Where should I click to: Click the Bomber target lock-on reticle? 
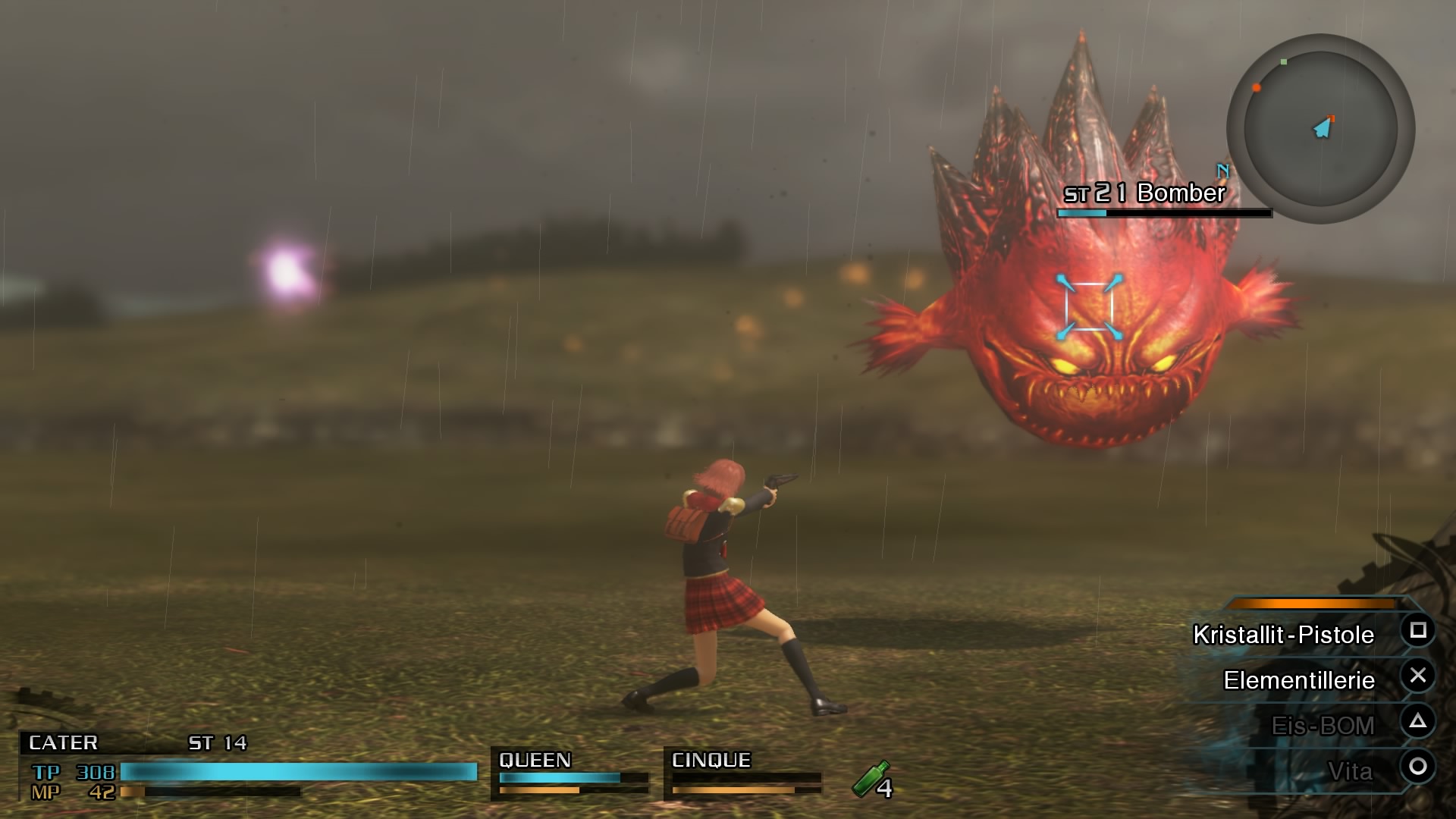tap(1090, 307)
